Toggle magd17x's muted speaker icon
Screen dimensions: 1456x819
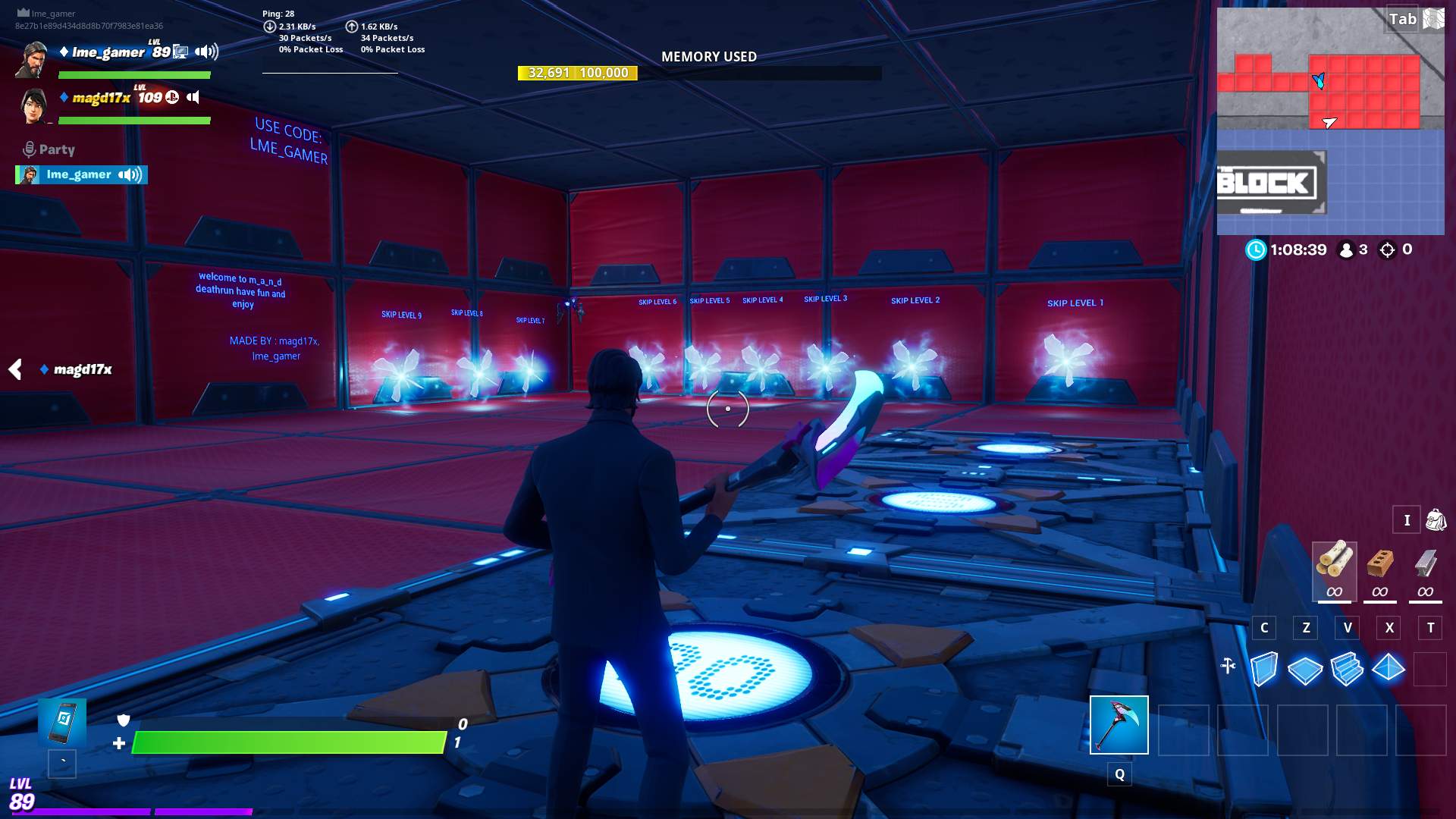(x=193, y=97)
